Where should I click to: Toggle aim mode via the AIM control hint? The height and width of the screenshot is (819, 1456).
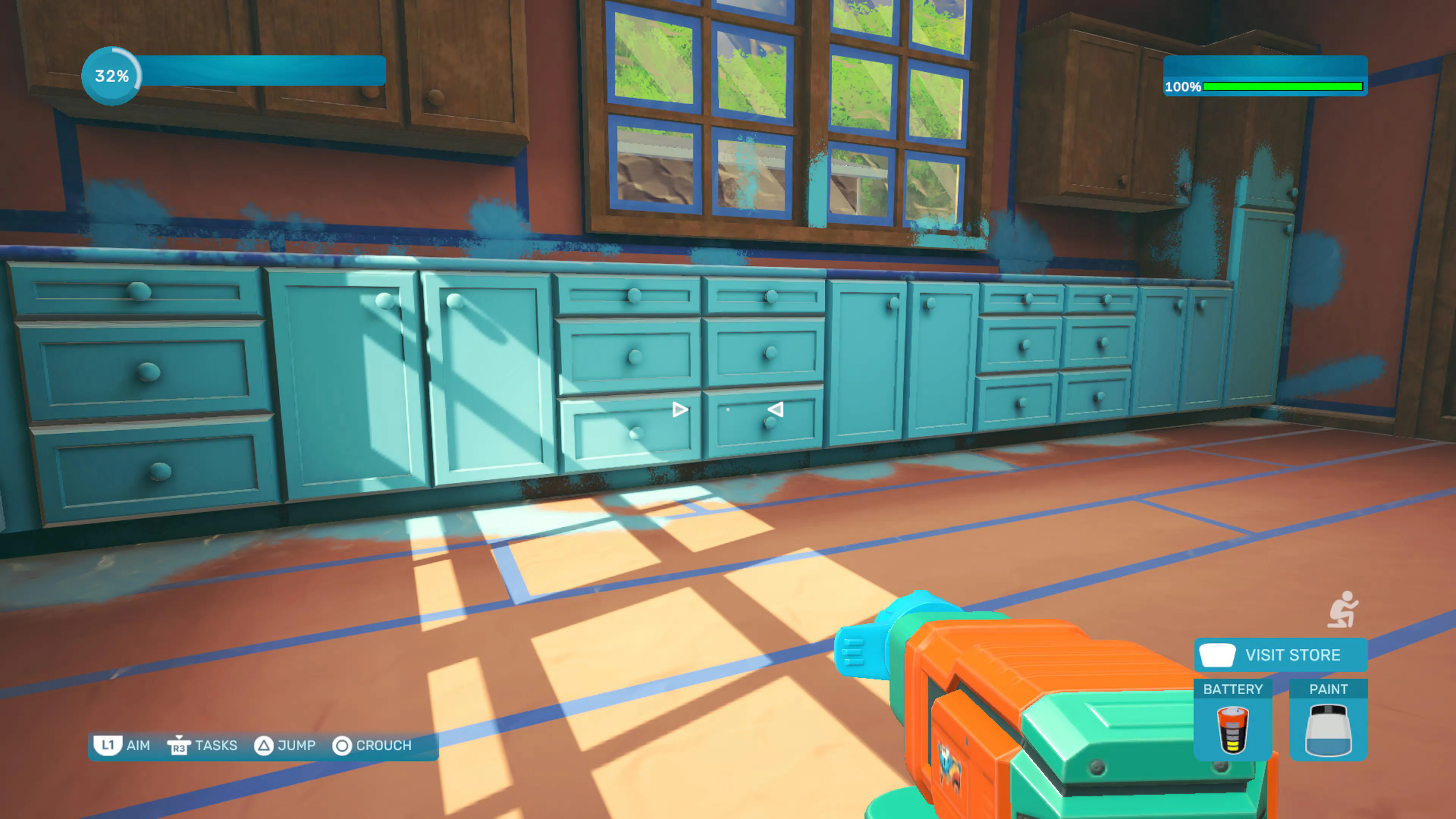(138, 745)
